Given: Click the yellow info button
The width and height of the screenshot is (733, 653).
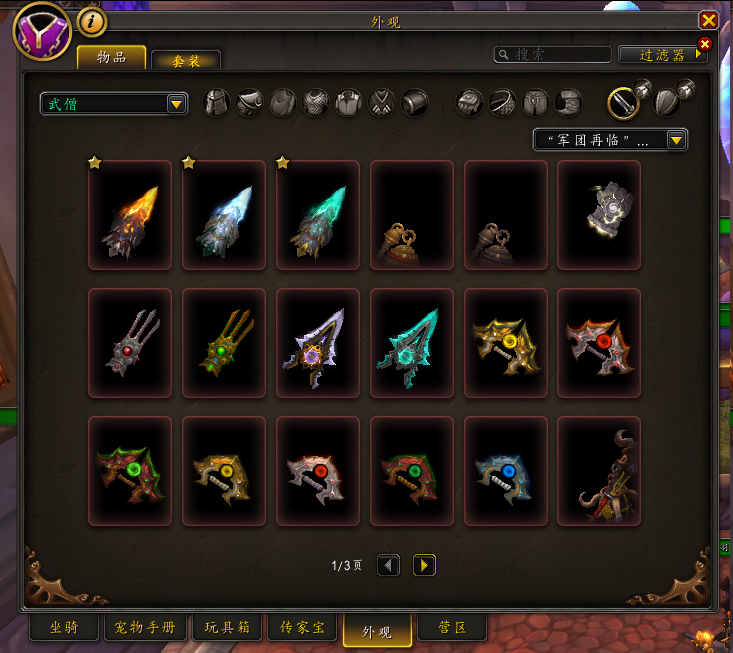Looking at the screenshot, I should coord(92,21).
